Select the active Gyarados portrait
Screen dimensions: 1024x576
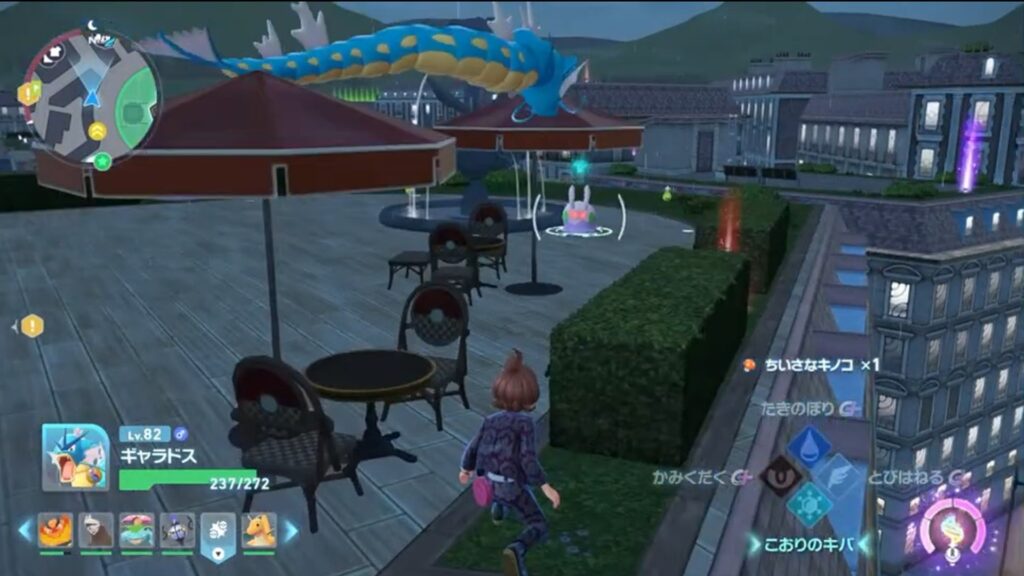[x=76, y=457]
